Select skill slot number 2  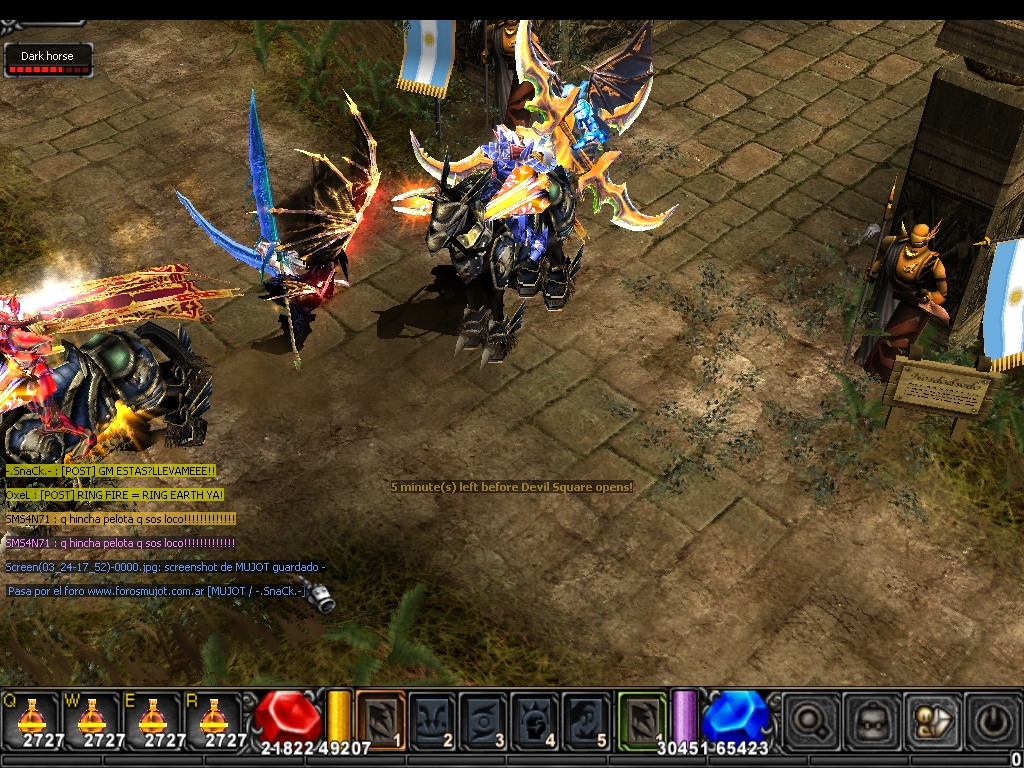pos(432,718)
